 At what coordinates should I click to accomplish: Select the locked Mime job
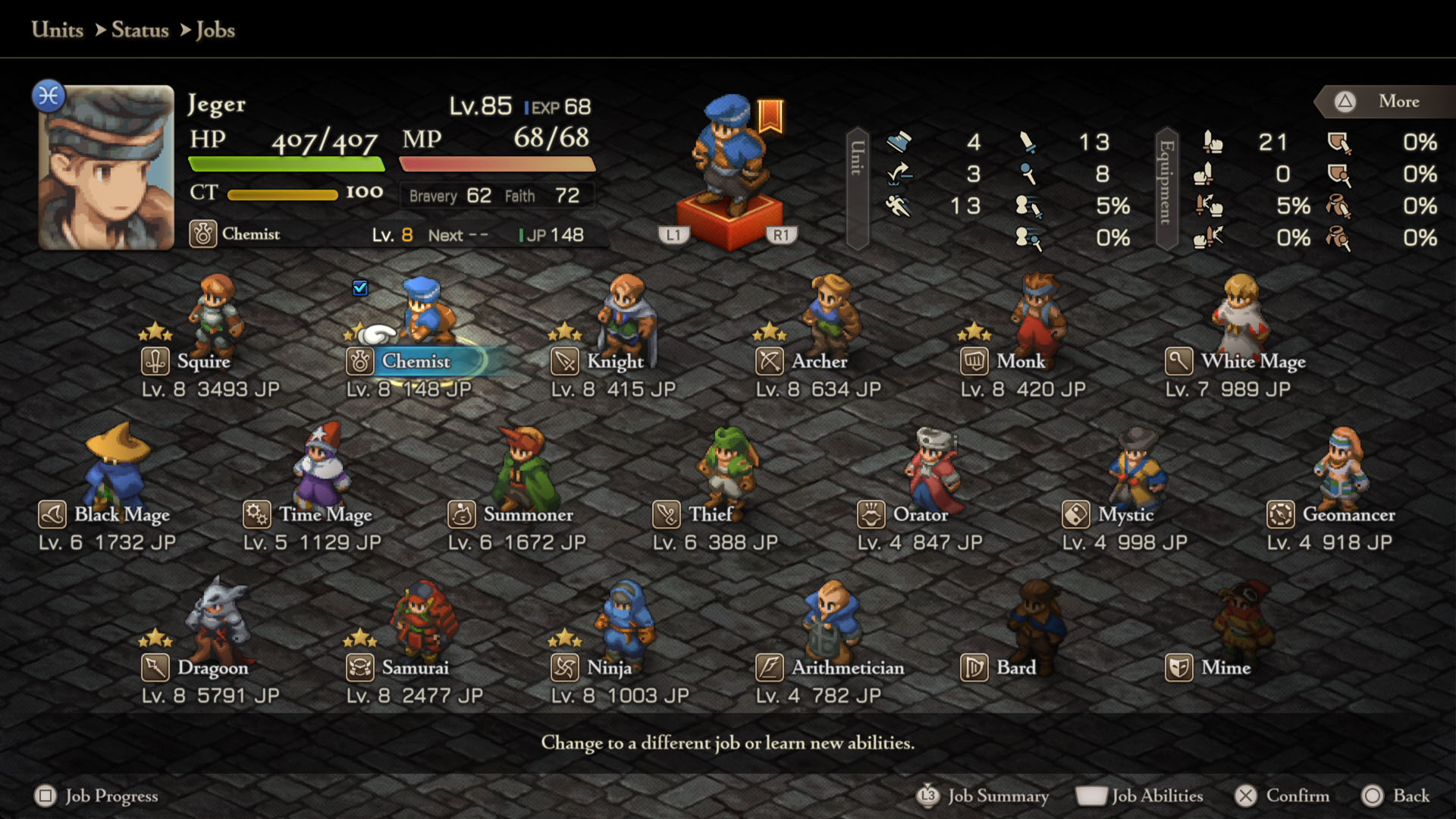click(1225, 668)
